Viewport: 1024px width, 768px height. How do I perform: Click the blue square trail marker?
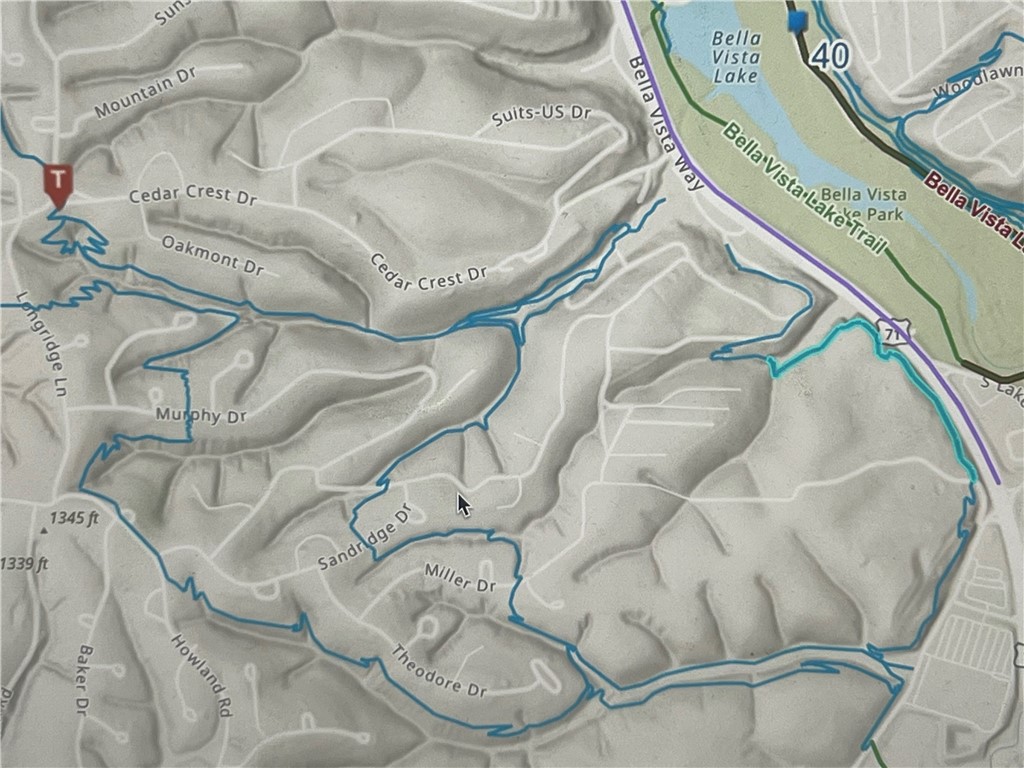click(x=798, y=21)
